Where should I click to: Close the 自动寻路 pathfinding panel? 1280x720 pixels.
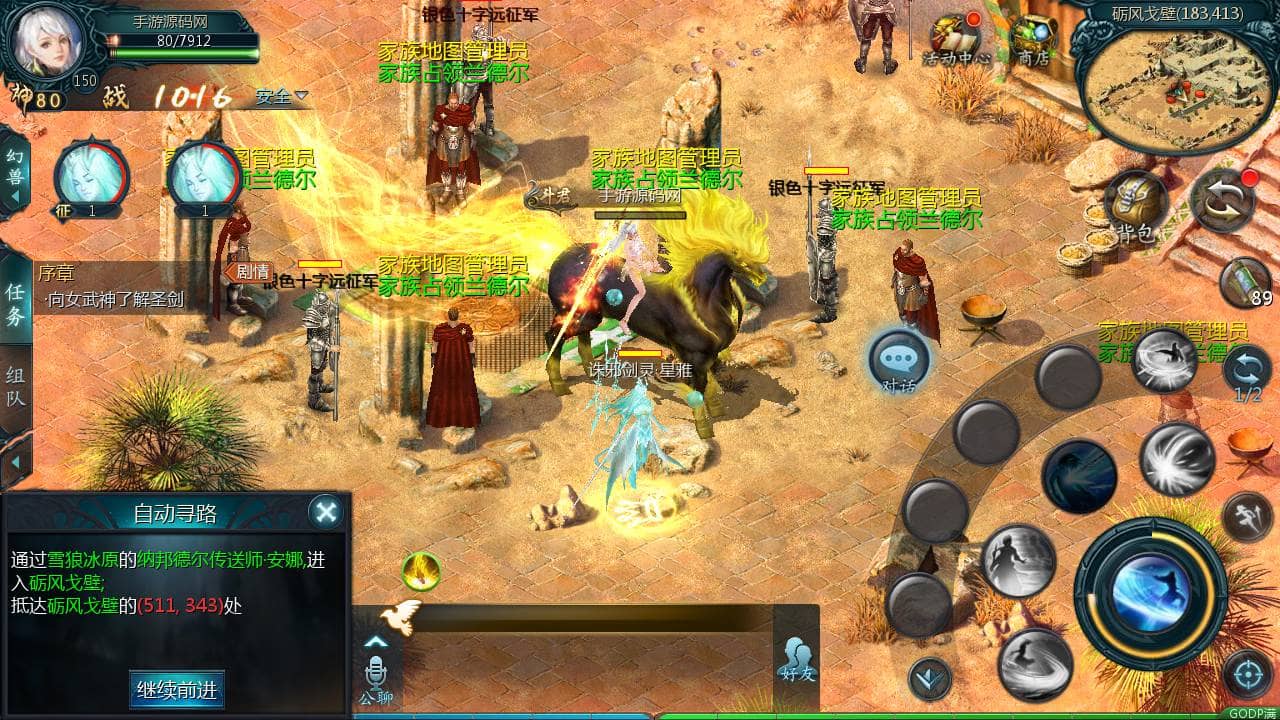click(325, 512)
